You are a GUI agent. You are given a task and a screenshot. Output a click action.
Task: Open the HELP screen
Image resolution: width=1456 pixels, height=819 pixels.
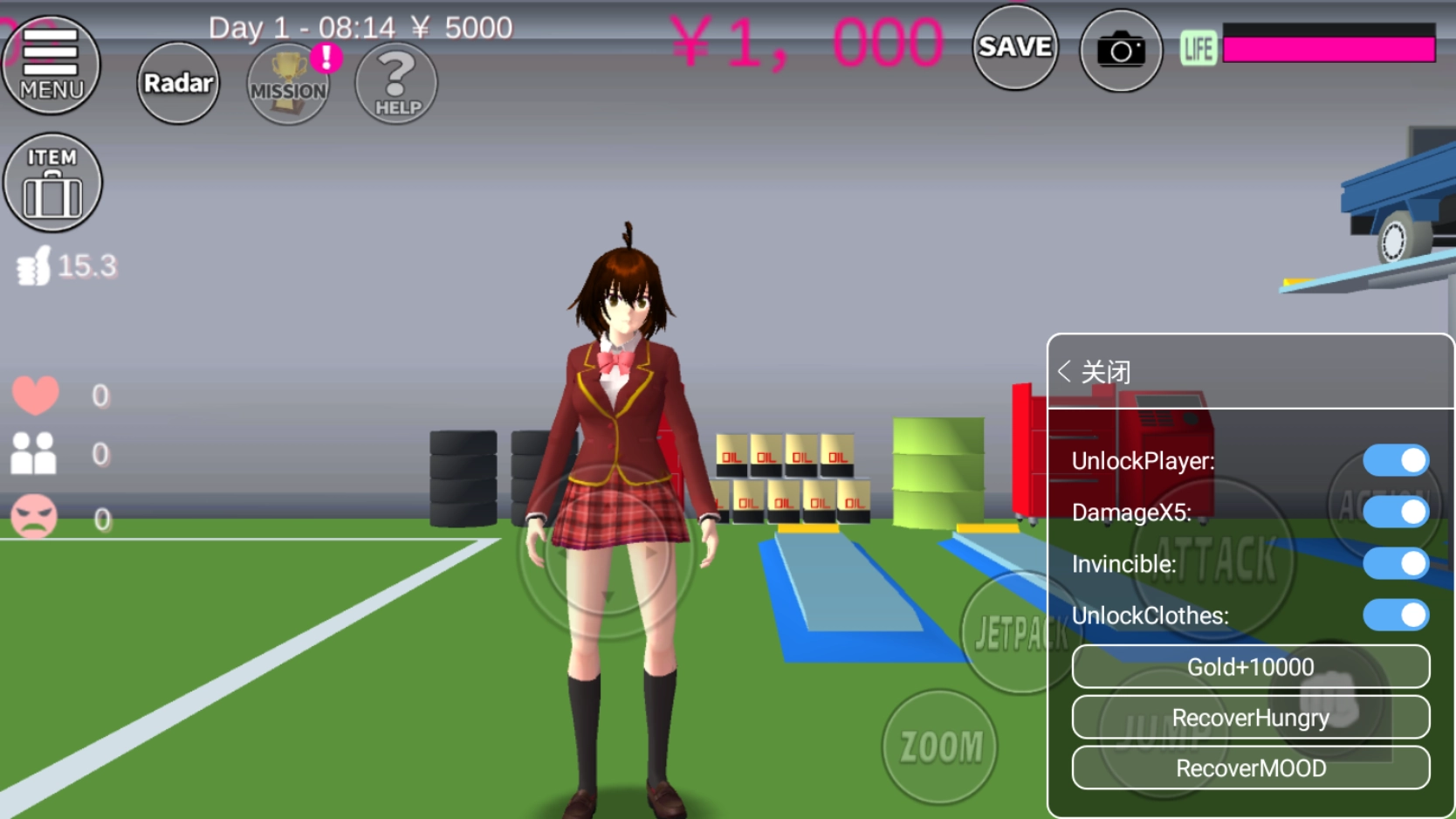coord(395,84)
